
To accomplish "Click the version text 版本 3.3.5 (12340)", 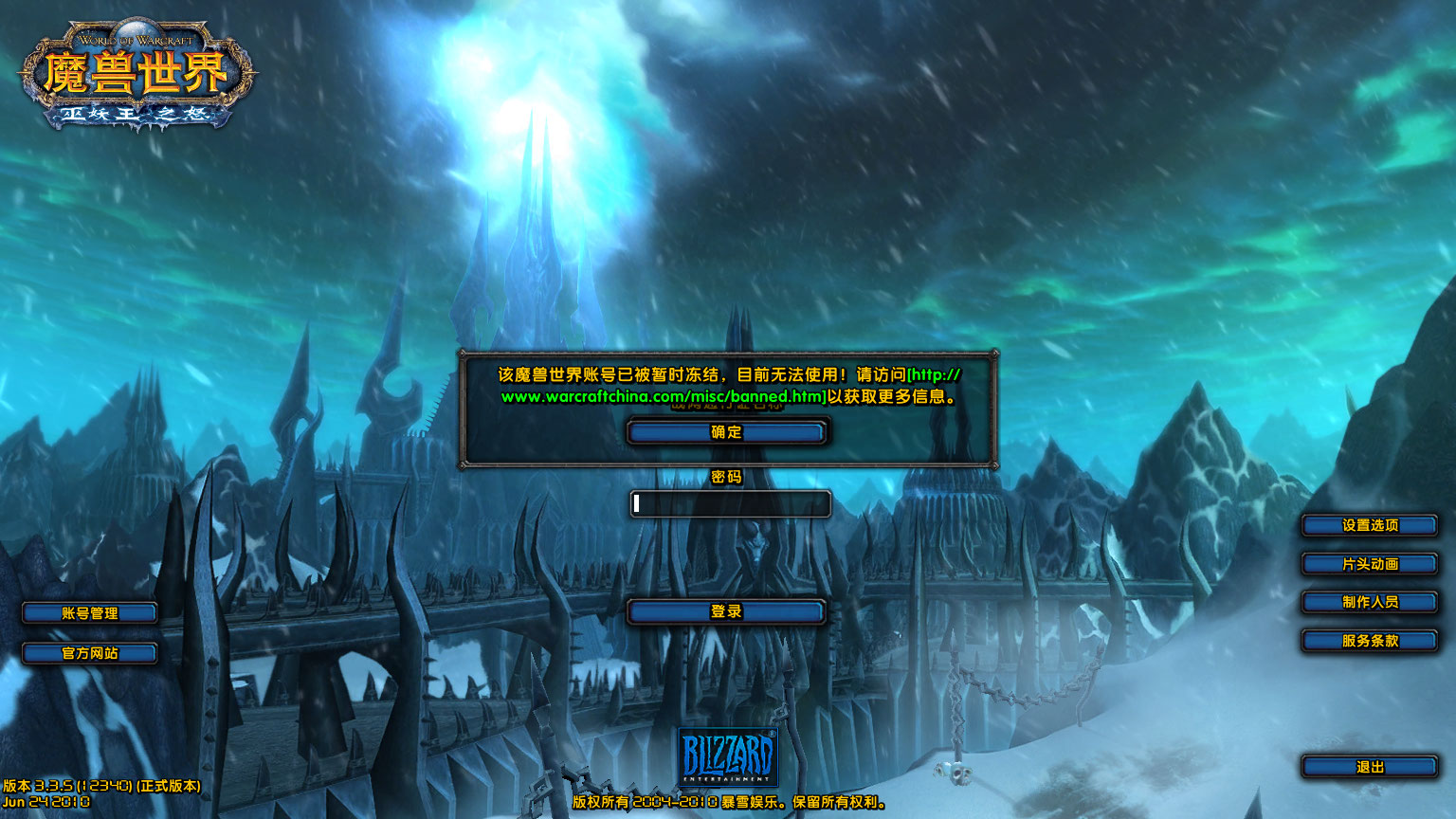I will pyautogui.click(x=100, y=786).
